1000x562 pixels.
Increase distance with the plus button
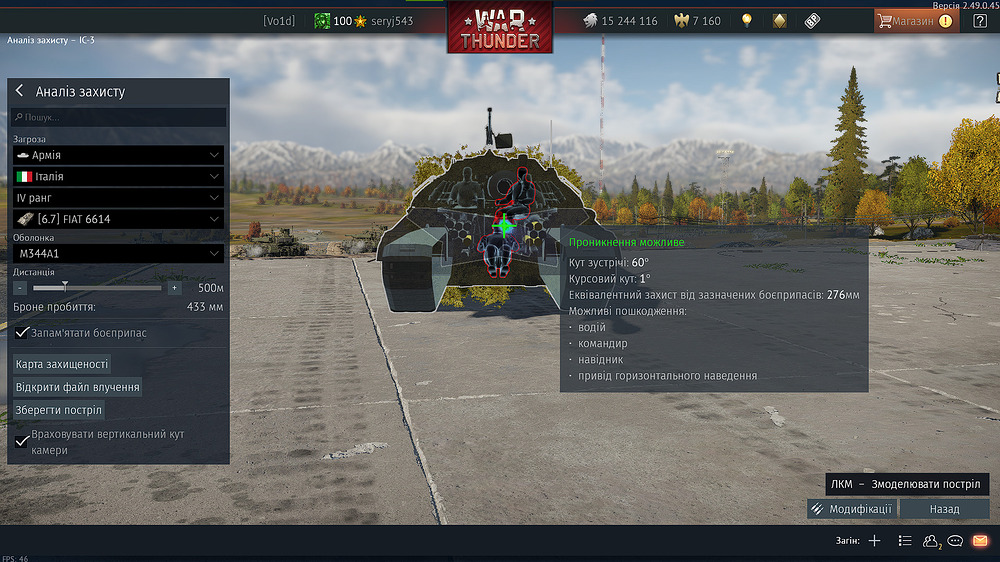coord(174,288)
